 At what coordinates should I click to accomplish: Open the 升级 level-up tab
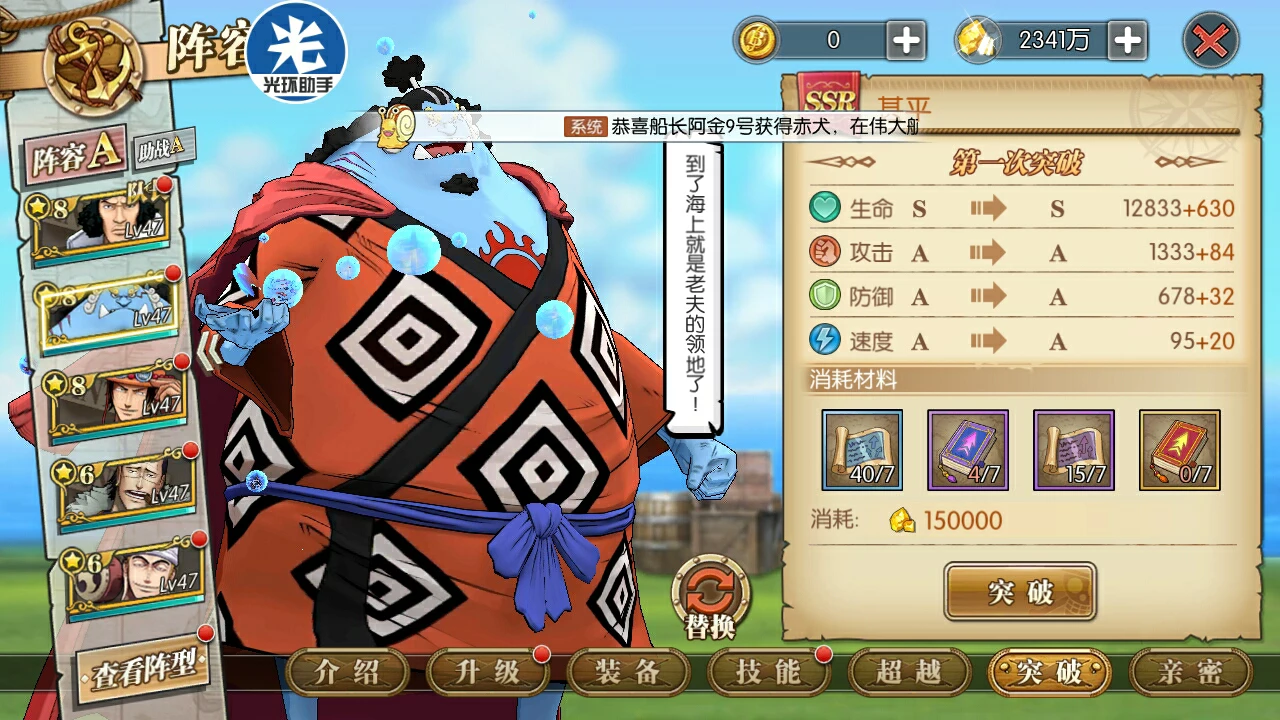click(x=488, y=672)
